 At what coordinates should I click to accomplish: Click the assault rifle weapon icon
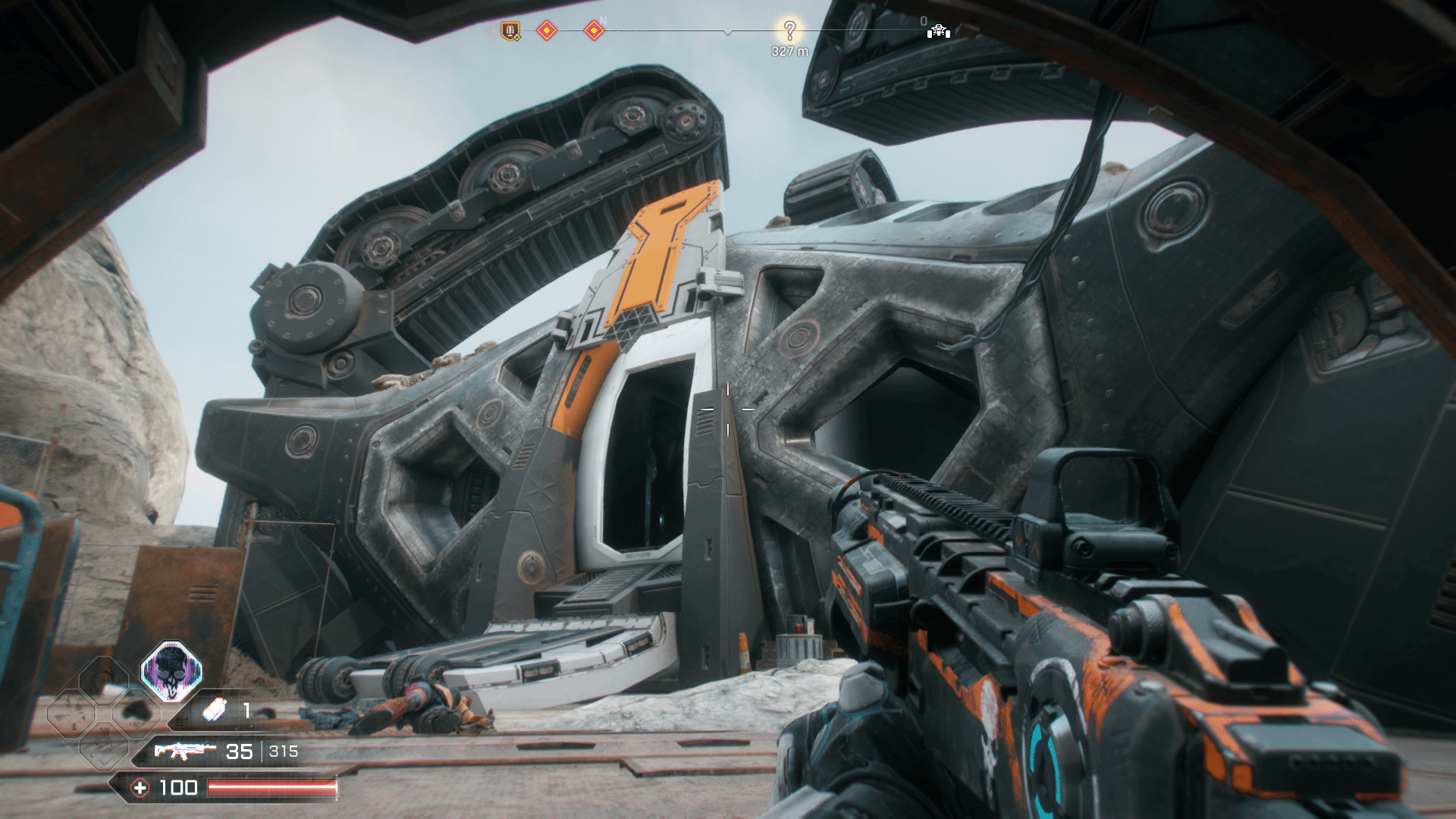tap(184, 751)
